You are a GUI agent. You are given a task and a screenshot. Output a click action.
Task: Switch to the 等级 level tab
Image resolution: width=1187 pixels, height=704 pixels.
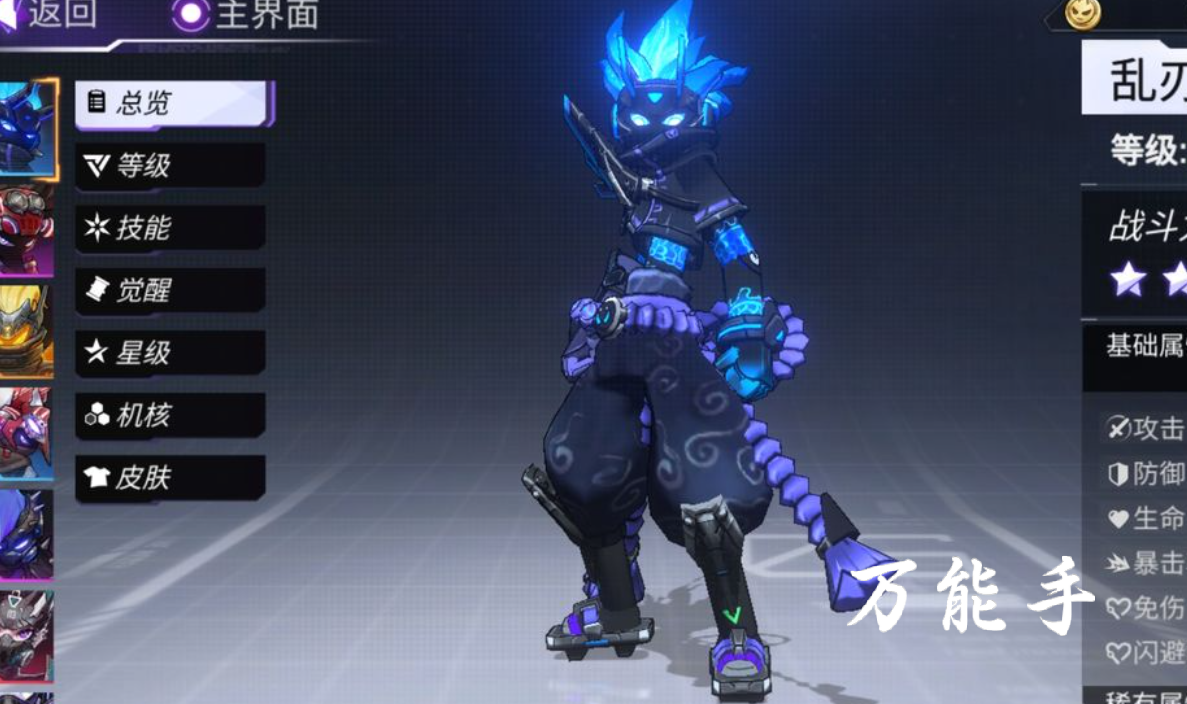(170, 165)
